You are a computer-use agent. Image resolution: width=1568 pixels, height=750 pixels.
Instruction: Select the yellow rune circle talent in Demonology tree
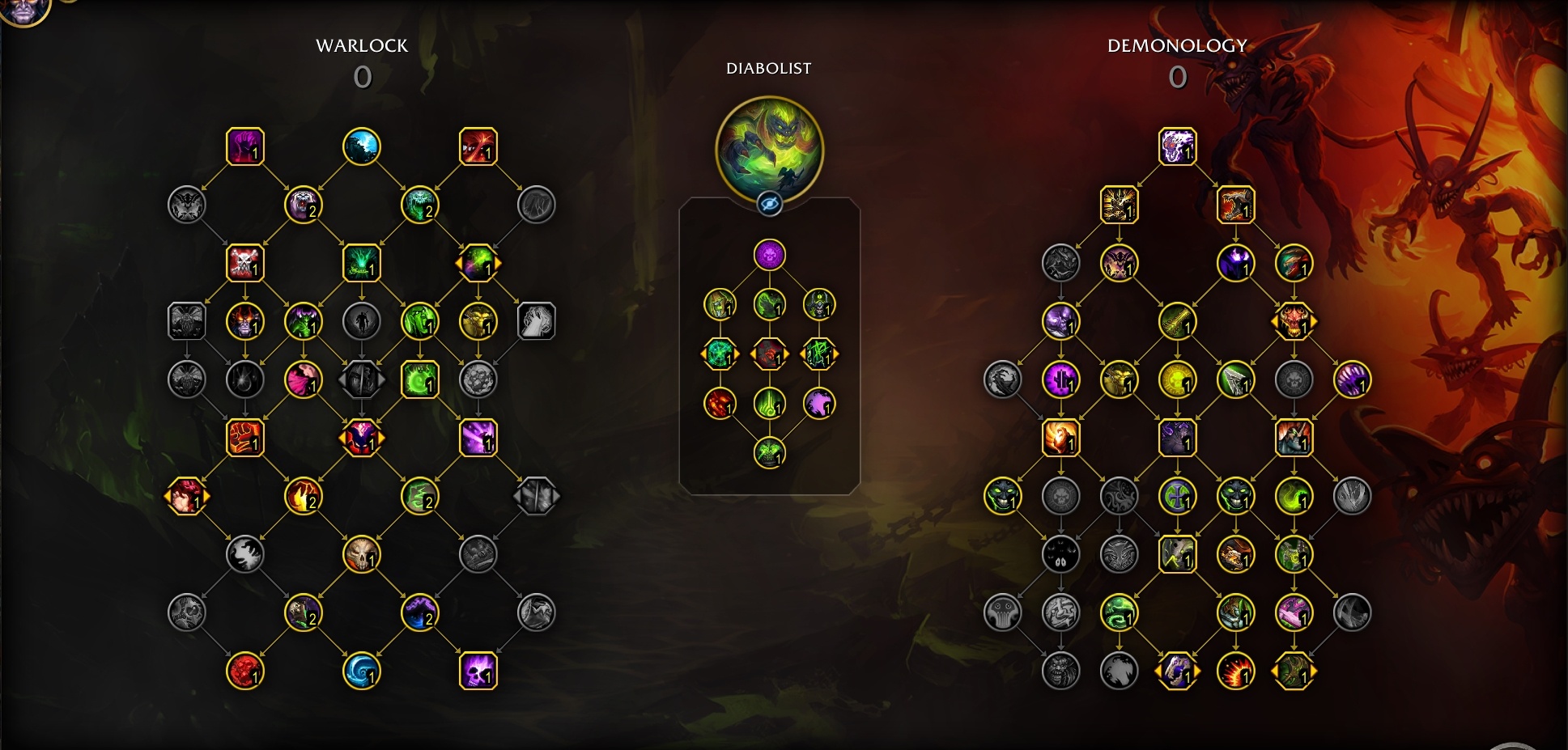1178,378
